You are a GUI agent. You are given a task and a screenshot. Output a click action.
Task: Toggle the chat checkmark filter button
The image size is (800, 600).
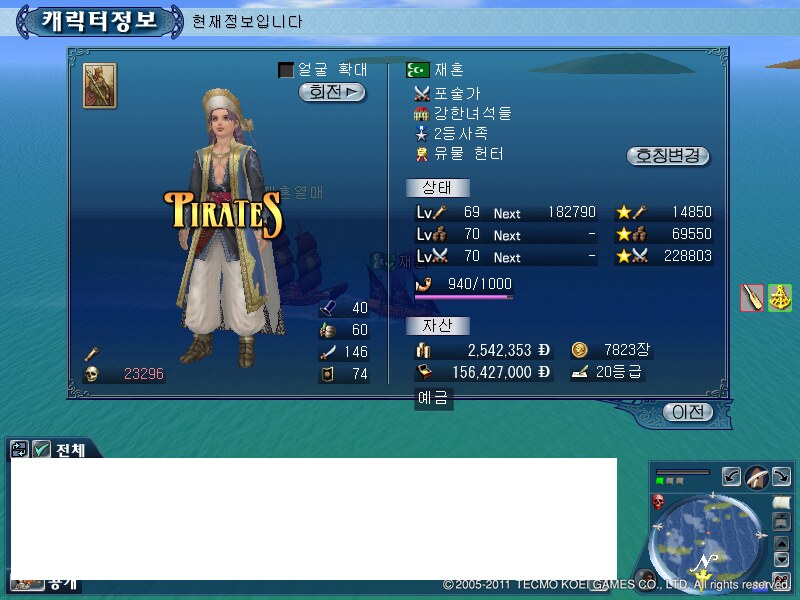(x=41, y=450)
